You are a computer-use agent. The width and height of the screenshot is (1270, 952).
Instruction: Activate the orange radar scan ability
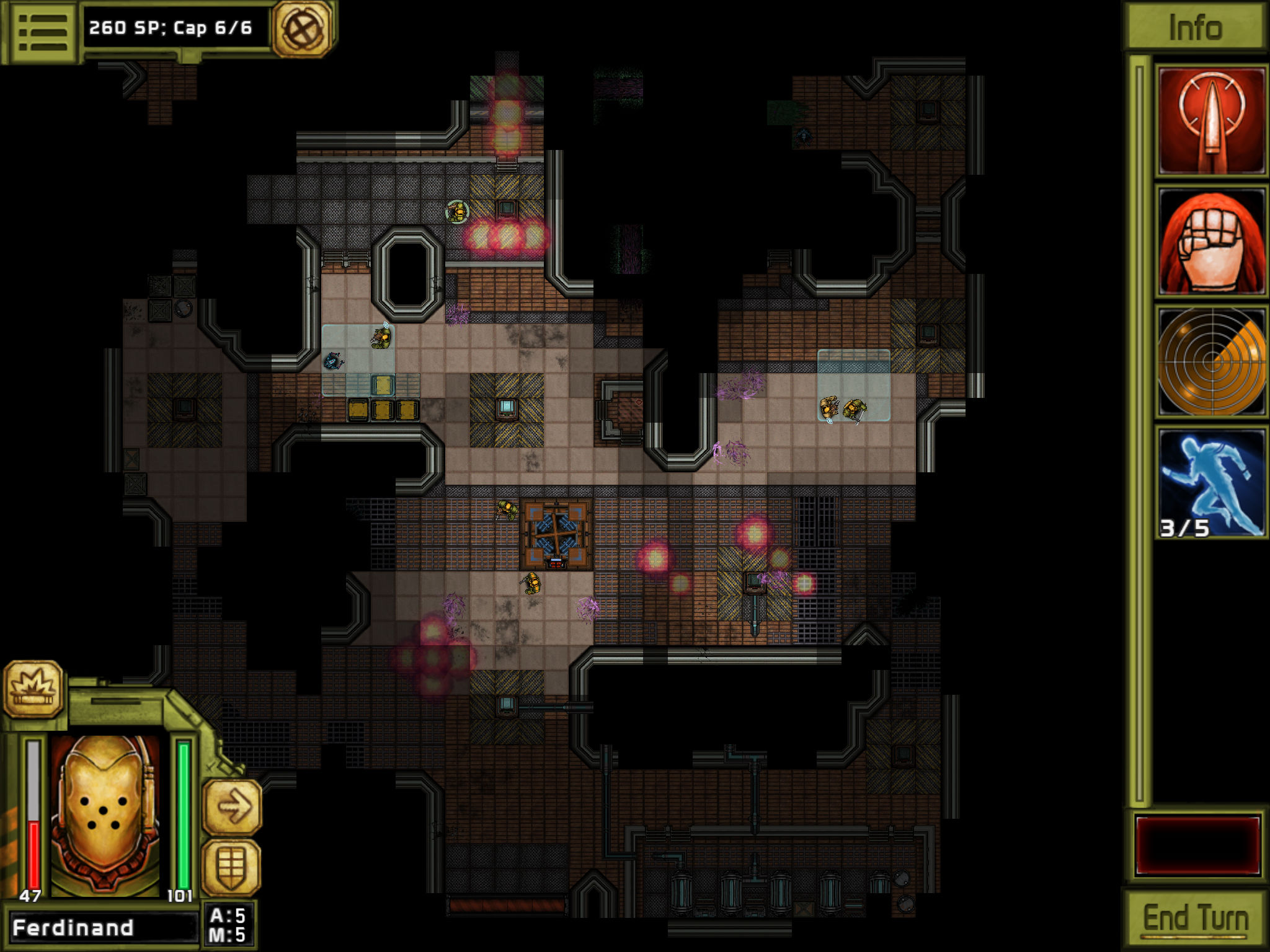coord(1211,362)
